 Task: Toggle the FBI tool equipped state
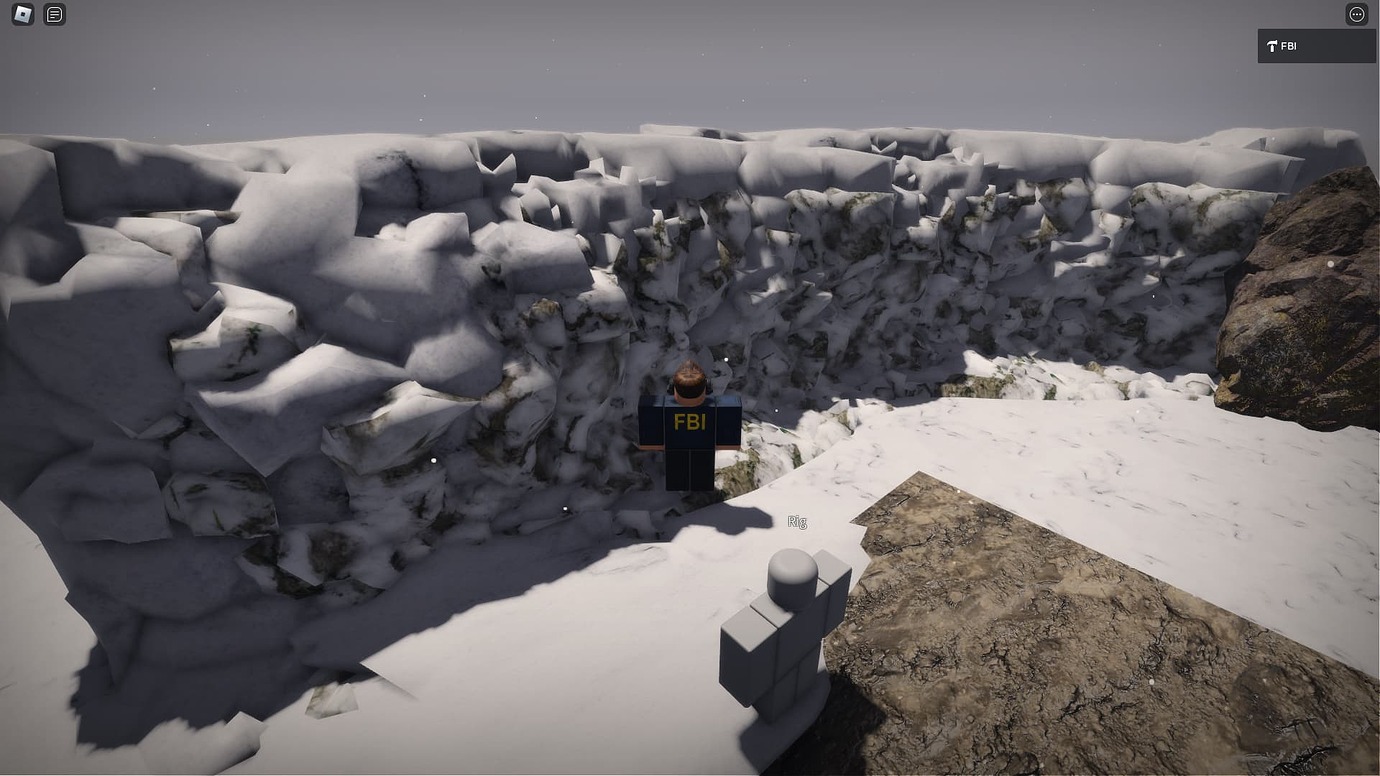tap(1315, 45)
